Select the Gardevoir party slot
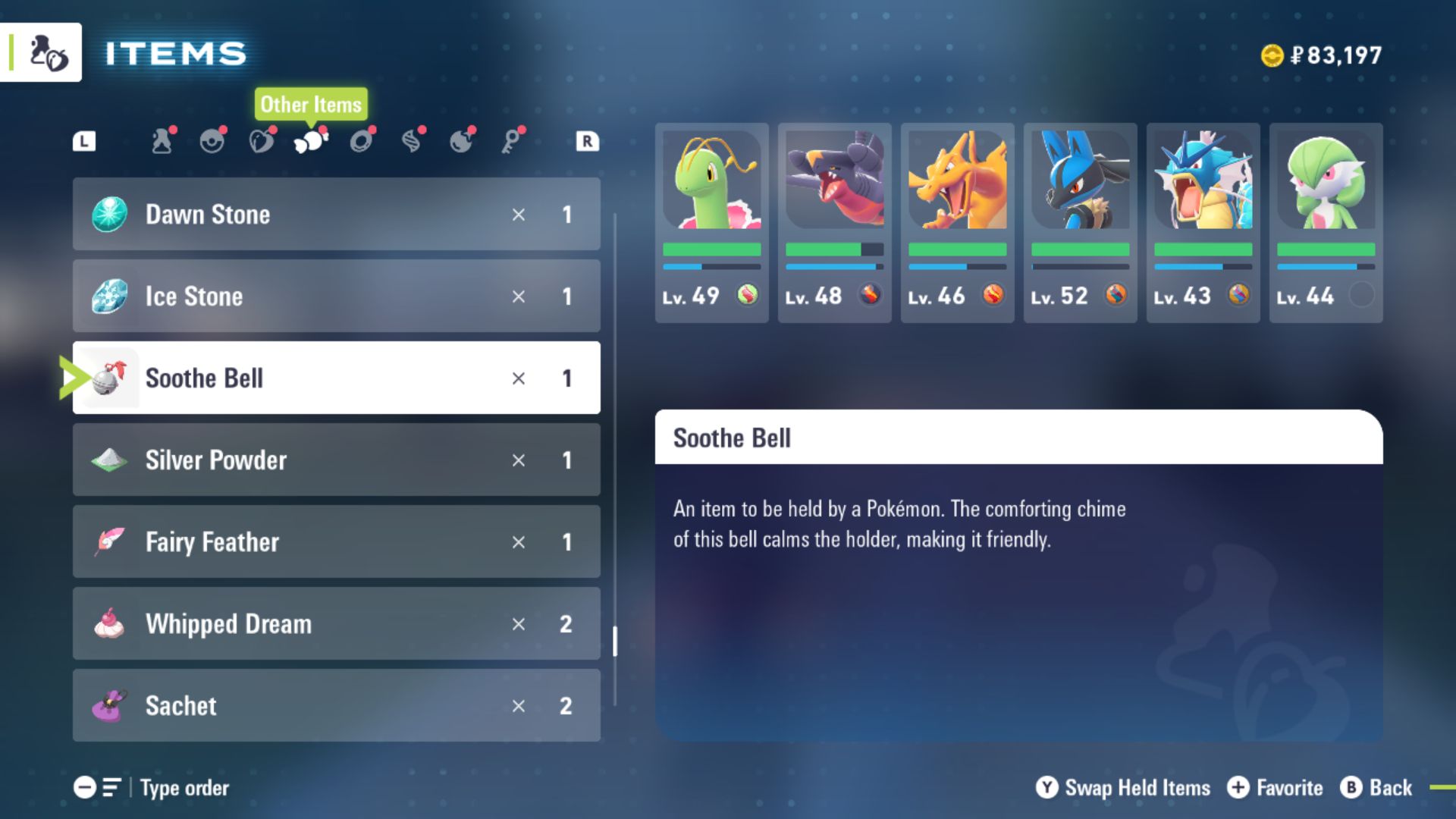The height and width of the screenshot is (819, 1456). pos(1326,223)
